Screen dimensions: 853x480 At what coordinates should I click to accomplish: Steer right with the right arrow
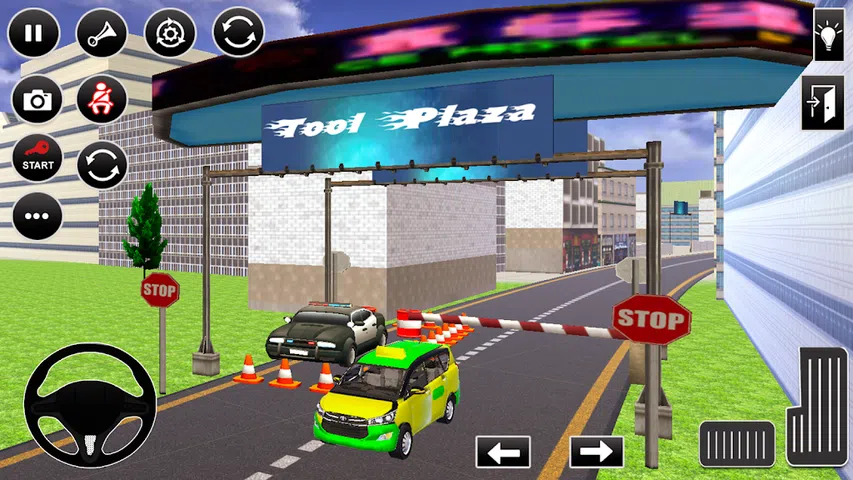(x=596, y=452)
